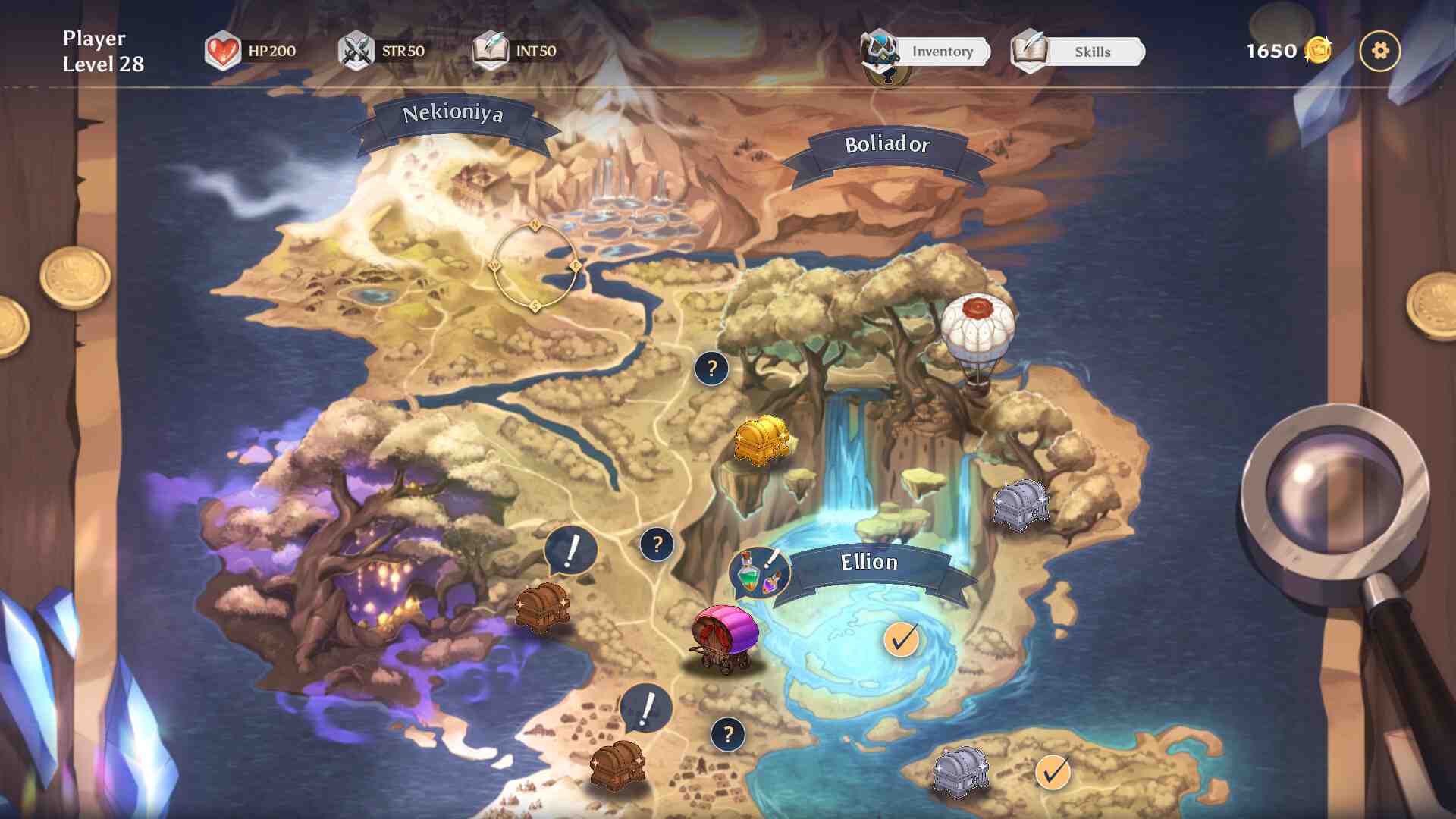1456x819 pixels.
Task: Select the Nekioniya region banner
Action: click(453, 115)
